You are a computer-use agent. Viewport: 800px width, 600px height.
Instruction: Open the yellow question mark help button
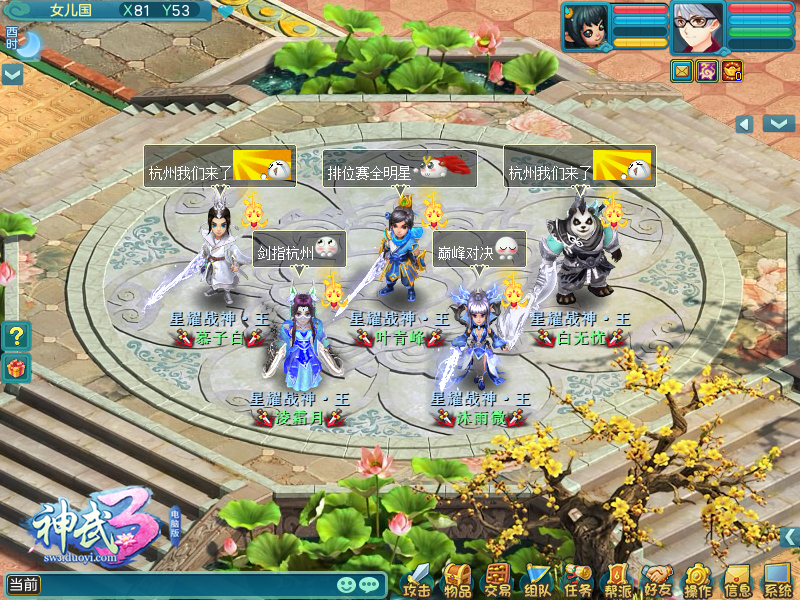coord(15,334)
